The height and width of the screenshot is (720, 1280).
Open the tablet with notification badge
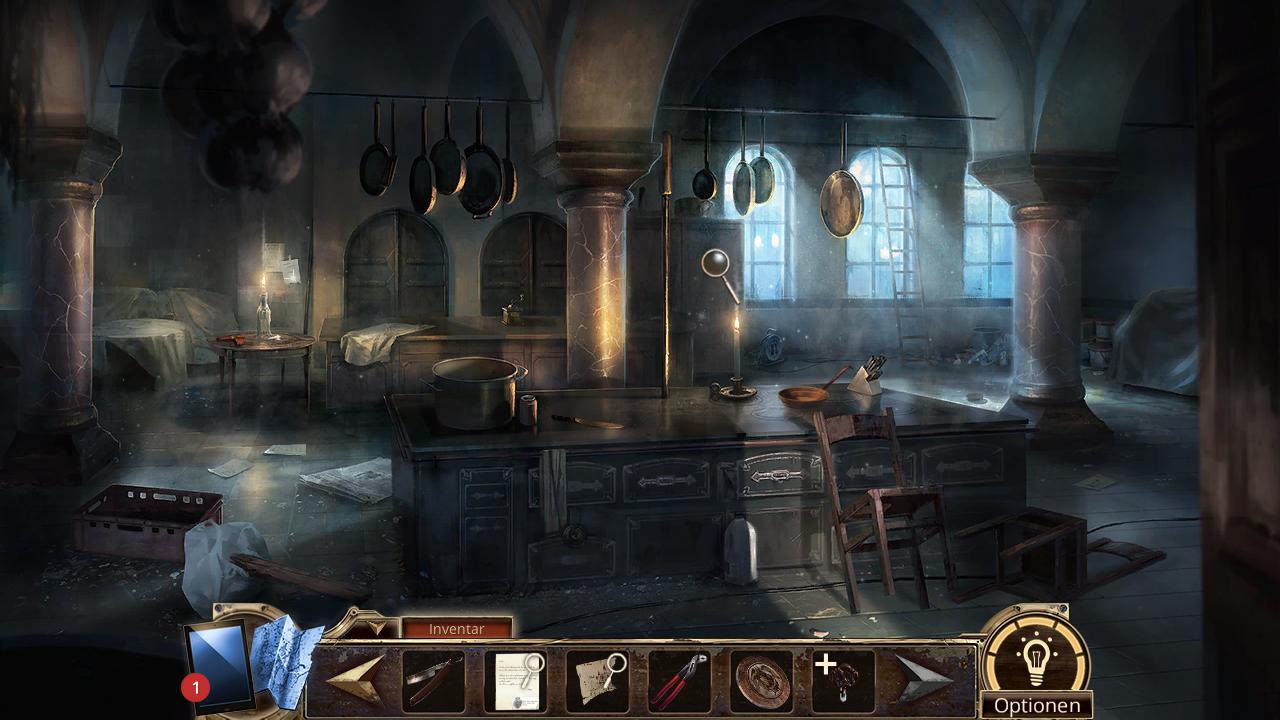(217, 665)
